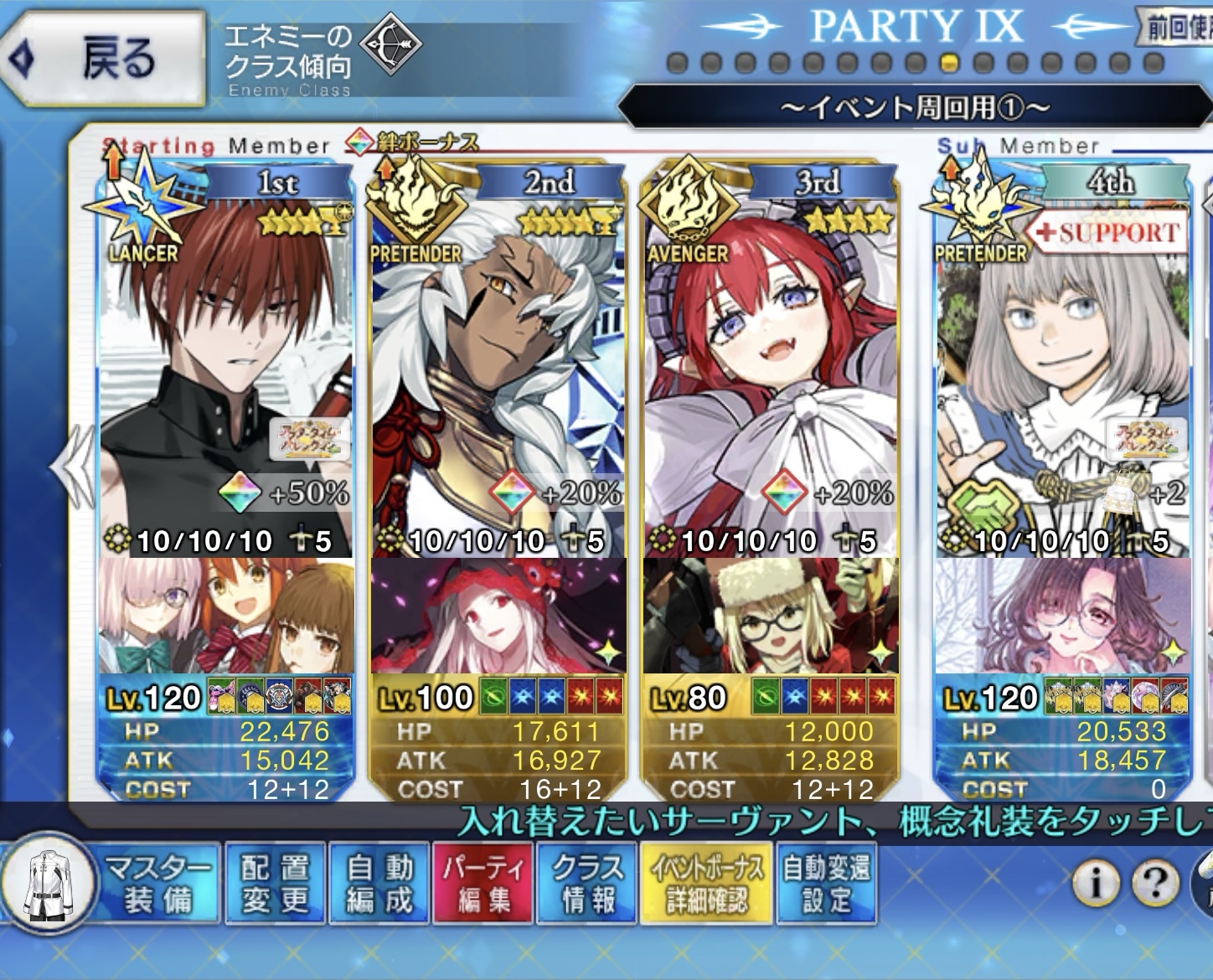Select 配置変更 to rearrange formation
The width and height of the screenshot is (1213, 980).
point(275,884)
